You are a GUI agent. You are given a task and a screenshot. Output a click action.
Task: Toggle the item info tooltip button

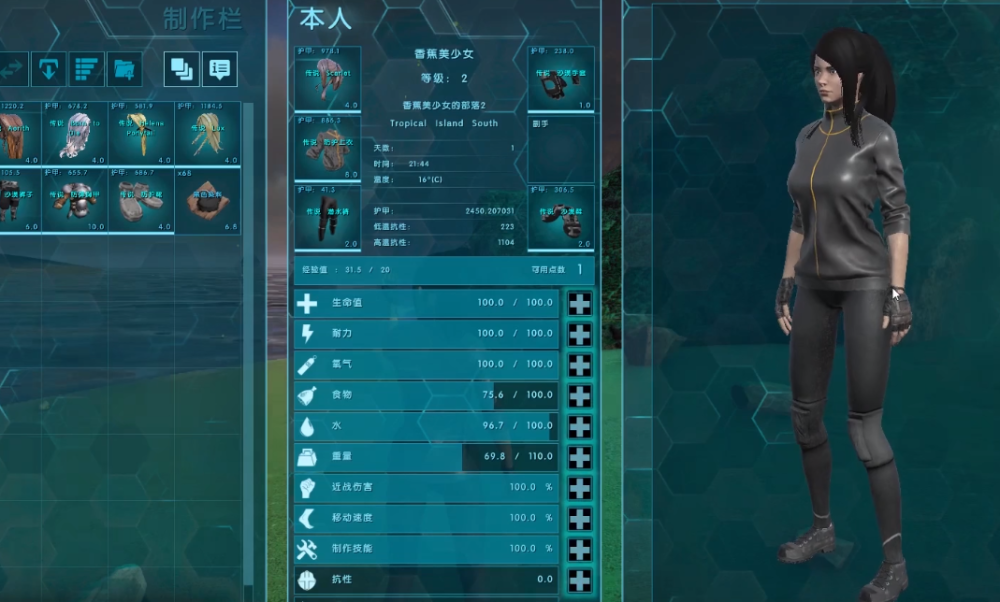(x=220, y=69)
